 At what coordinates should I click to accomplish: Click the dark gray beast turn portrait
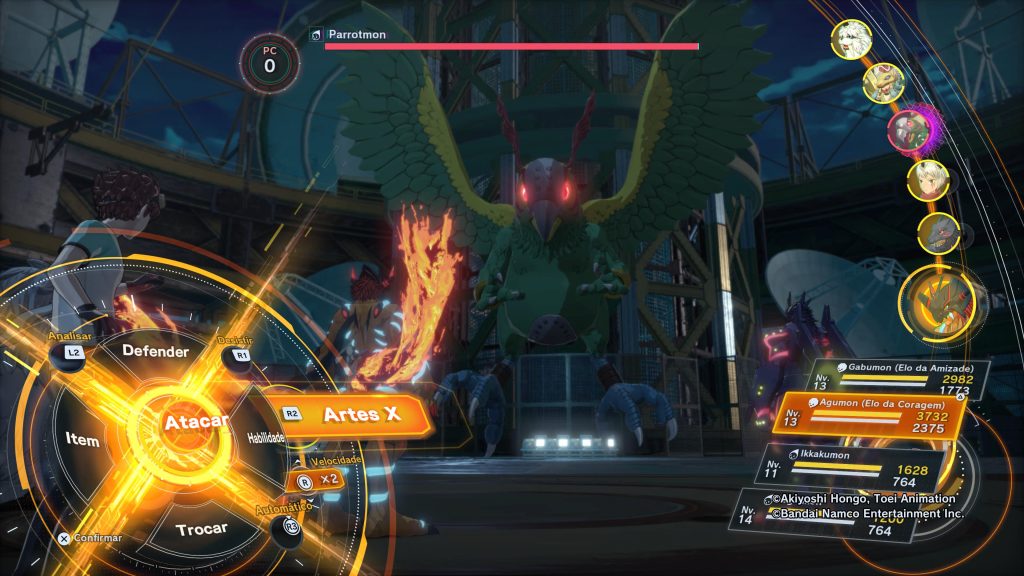point(938,232)
